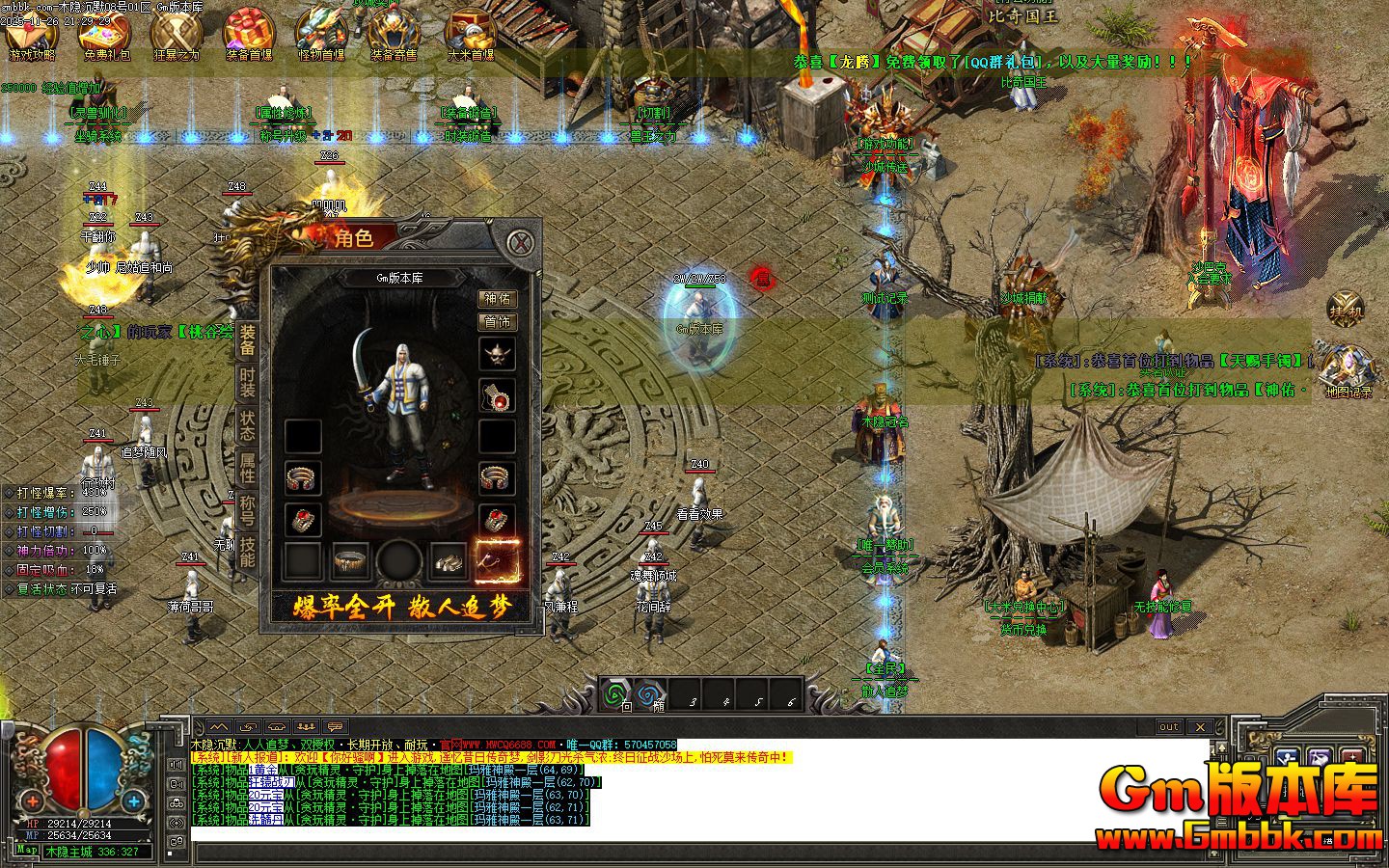Switch to the 称号 title tab
This screenshot has height=868, width=1389.
(248, 509)
